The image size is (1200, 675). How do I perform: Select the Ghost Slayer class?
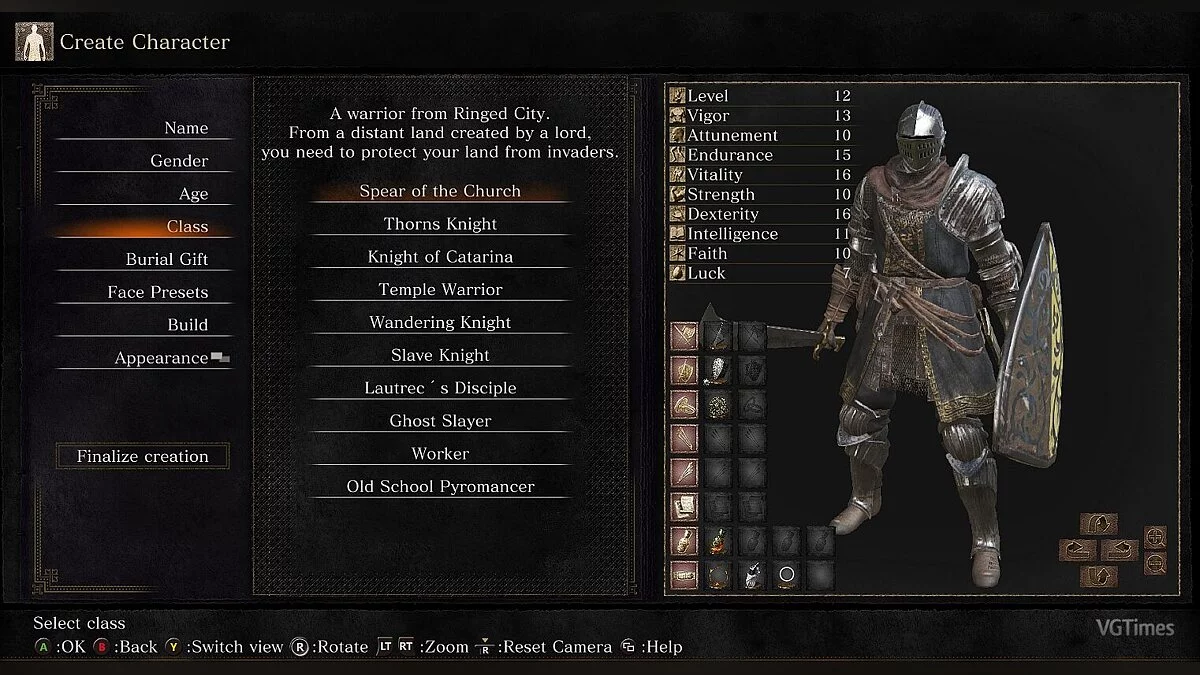point(440,421)
